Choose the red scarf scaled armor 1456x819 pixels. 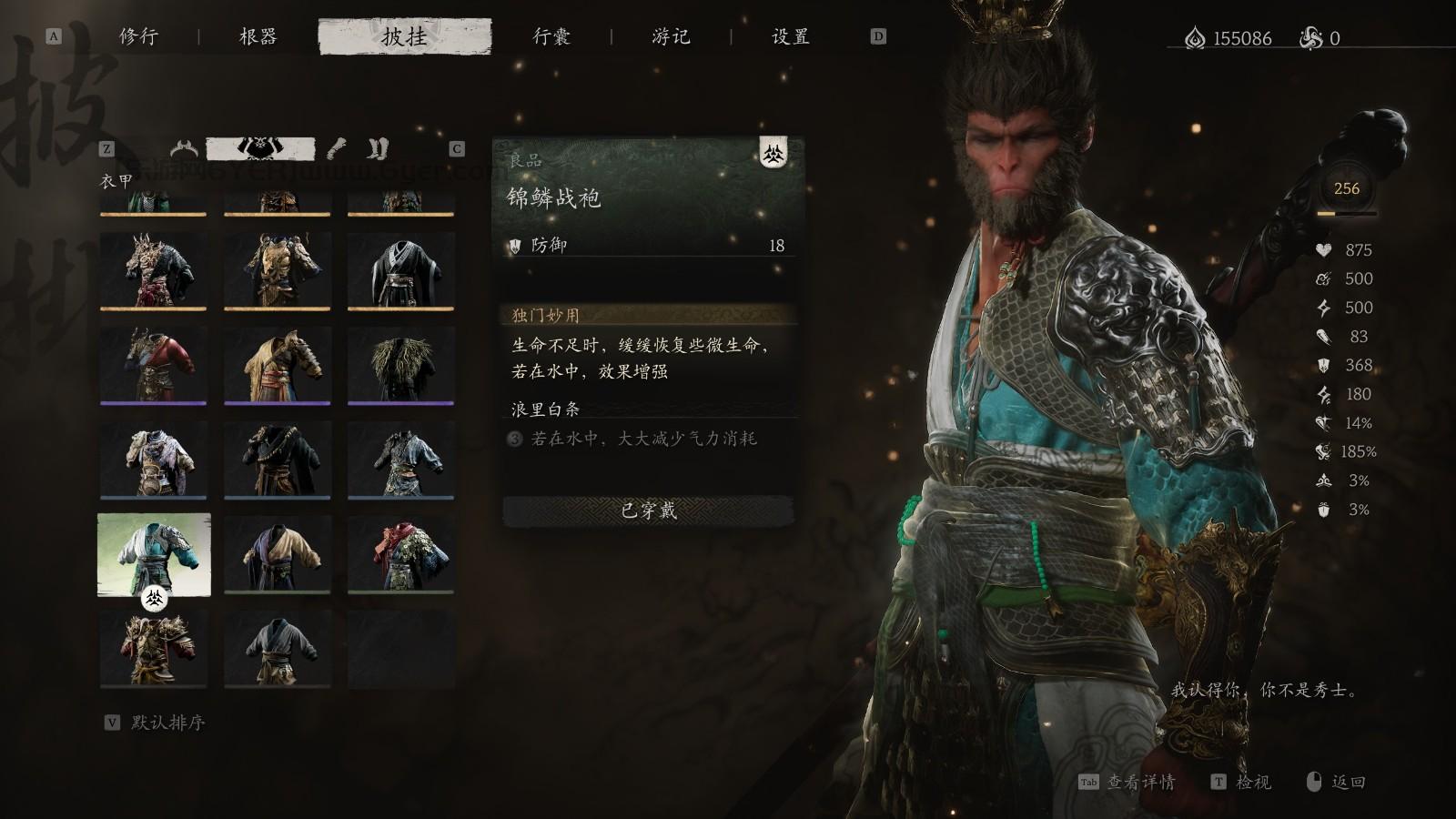point(400,554)
